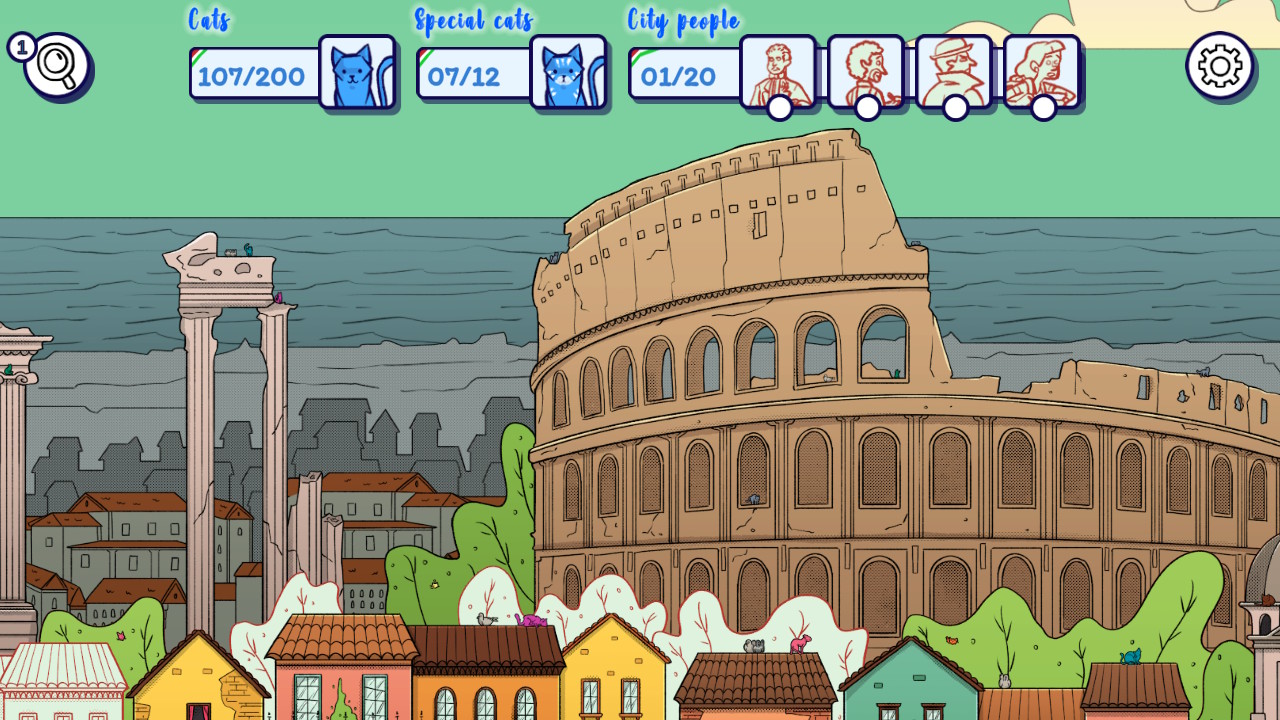
Task: Click the small bird on the green rooftop
Action: [x=951, y=640]
